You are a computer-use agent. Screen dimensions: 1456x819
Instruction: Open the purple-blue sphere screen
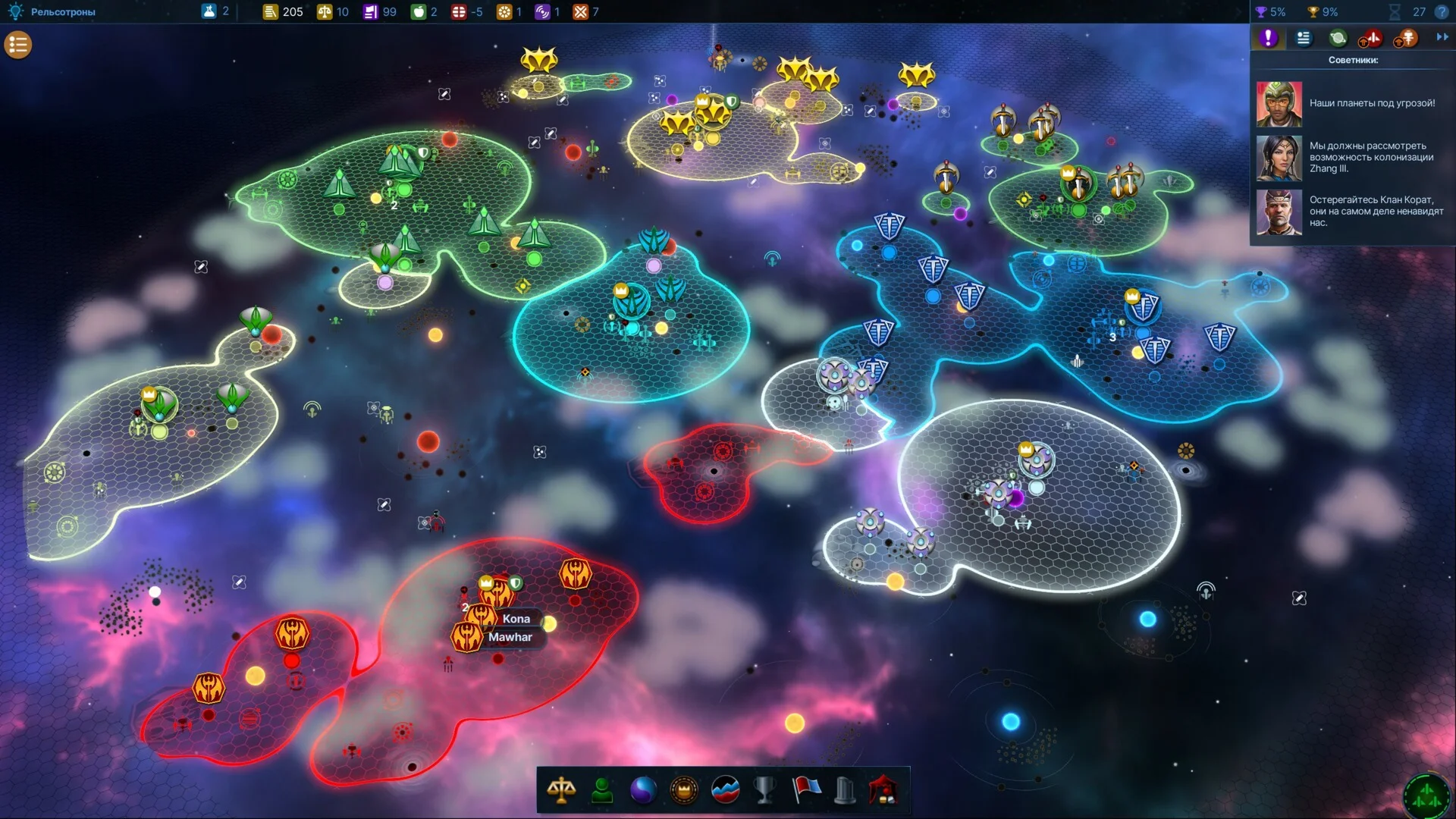pyautogui.click(x=643, y=790)
